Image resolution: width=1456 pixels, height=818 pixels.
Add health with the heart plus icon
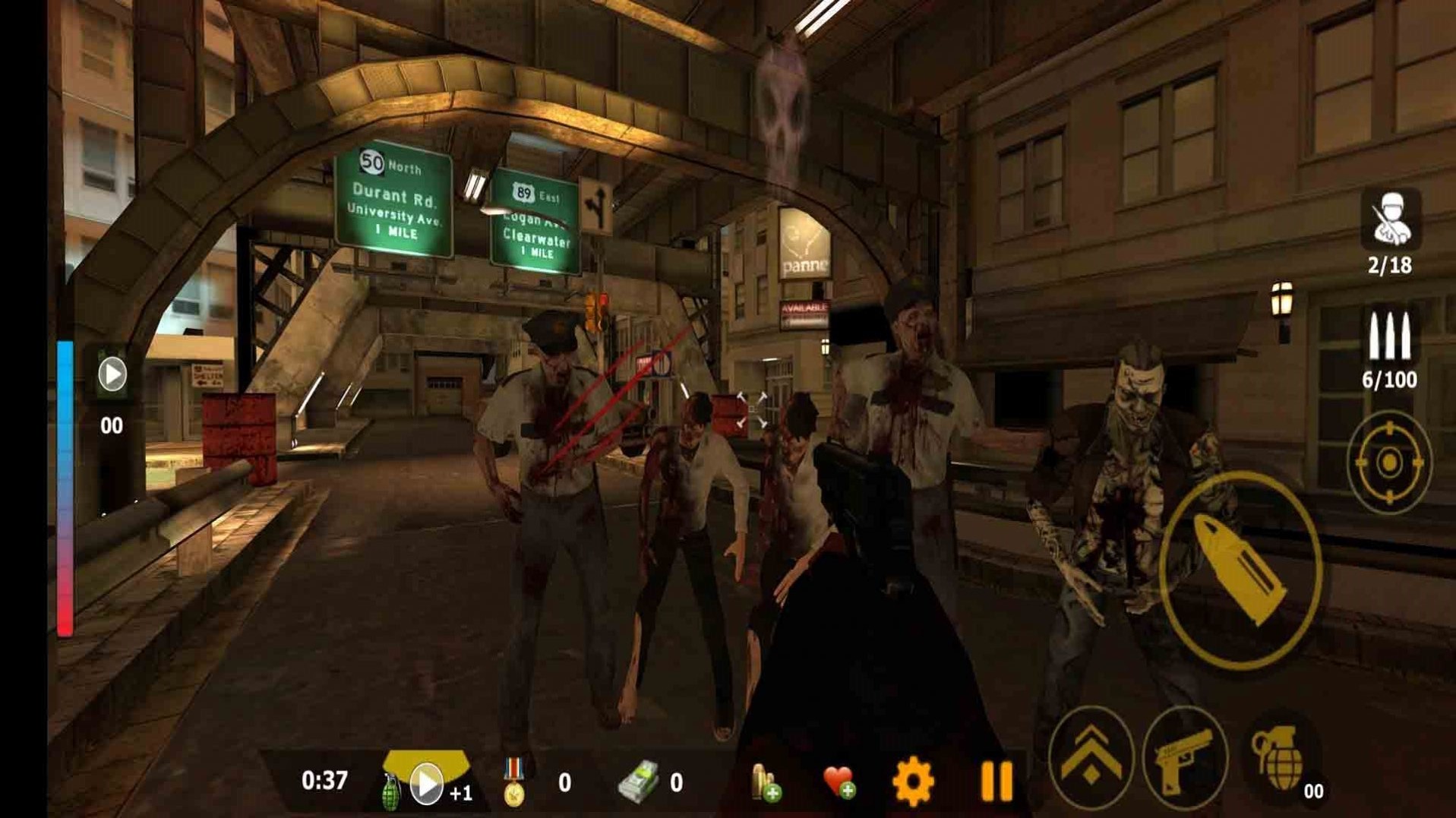click(839, 782)
